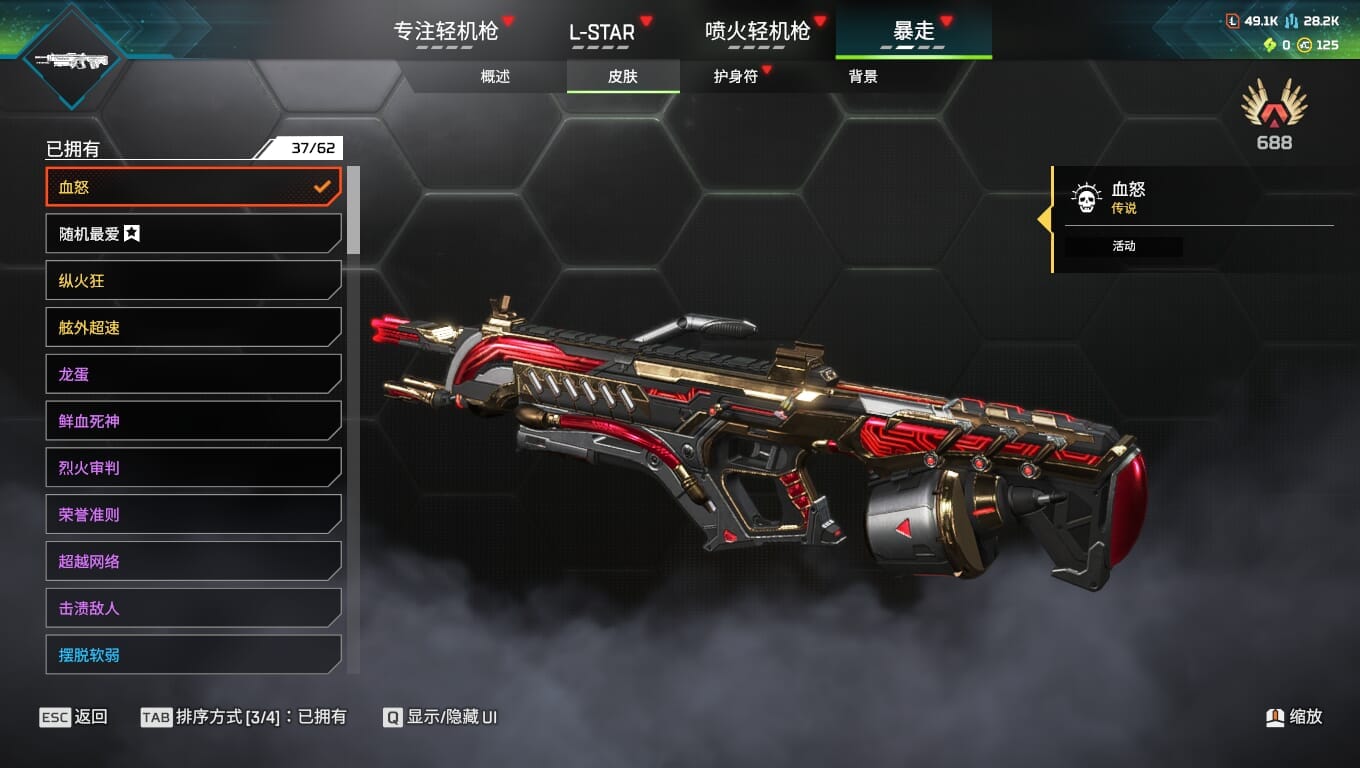Click the 返回 back button
This screenshot has height=768, width=1360.
pos(74,717)
